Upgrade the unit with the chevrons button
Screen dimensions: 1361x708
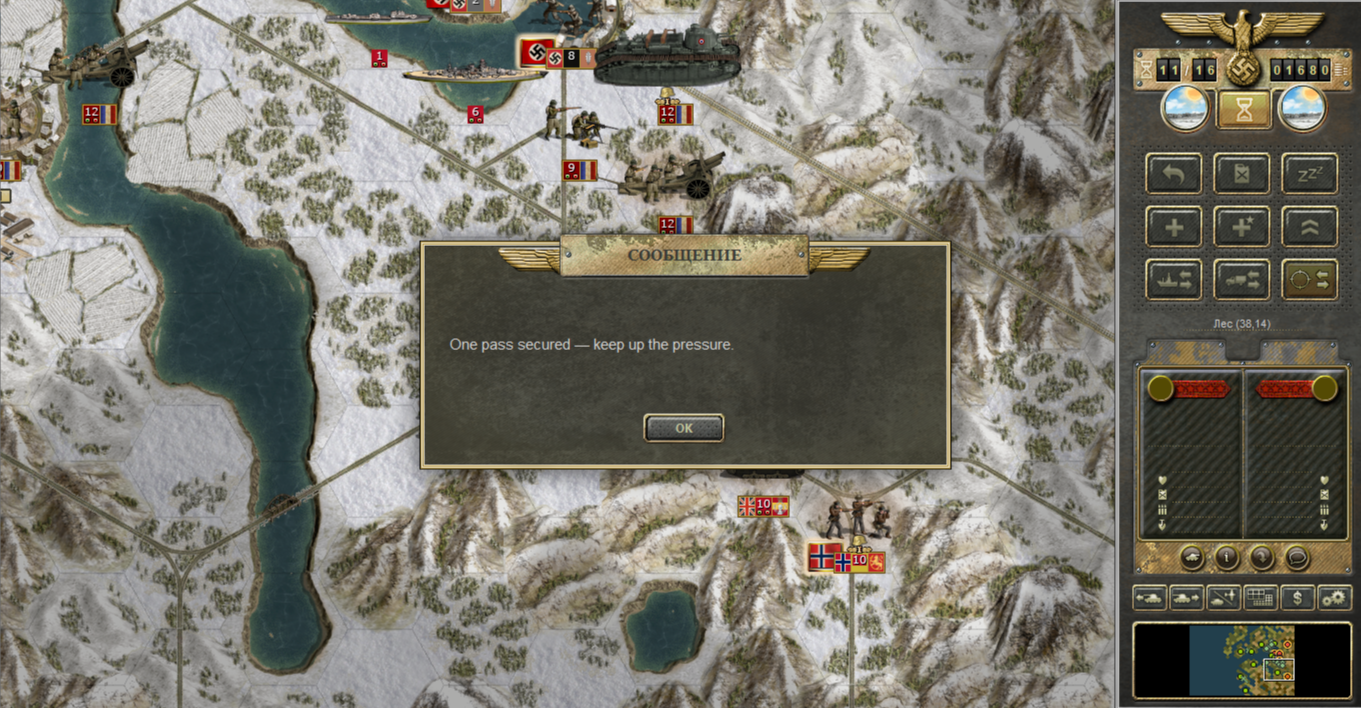1310,227
